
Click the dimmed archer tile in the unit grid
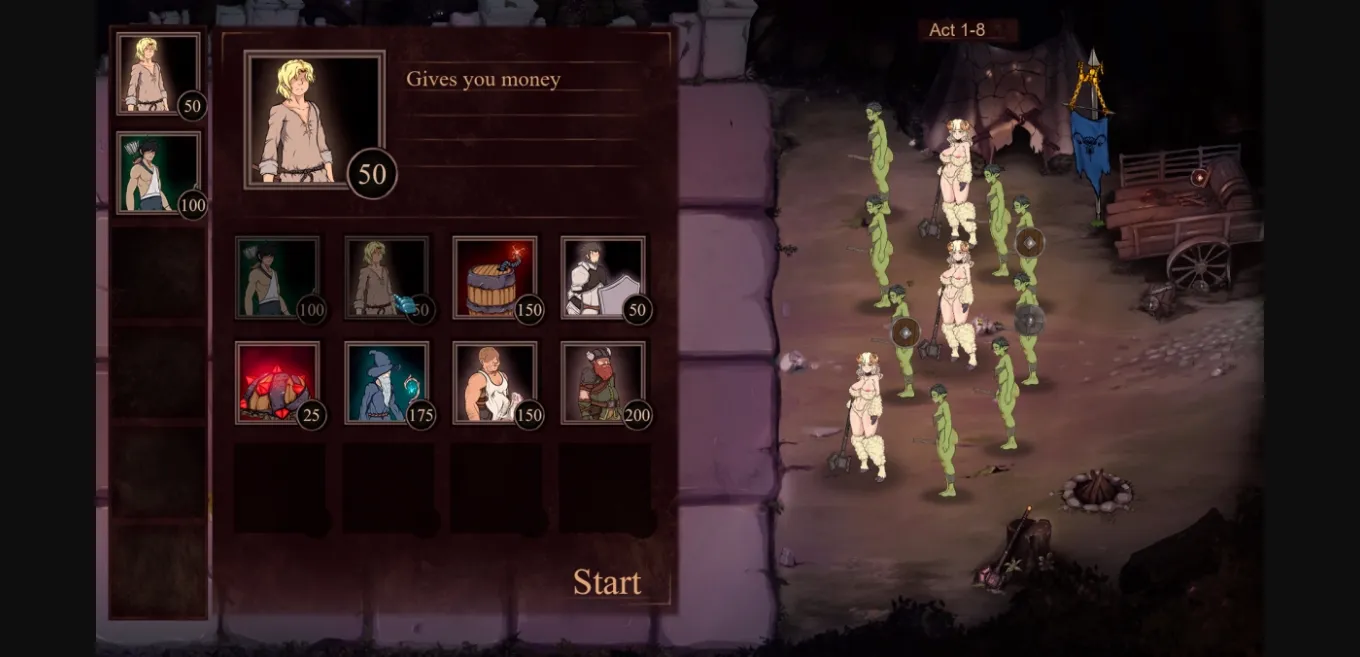coord(277,277)
